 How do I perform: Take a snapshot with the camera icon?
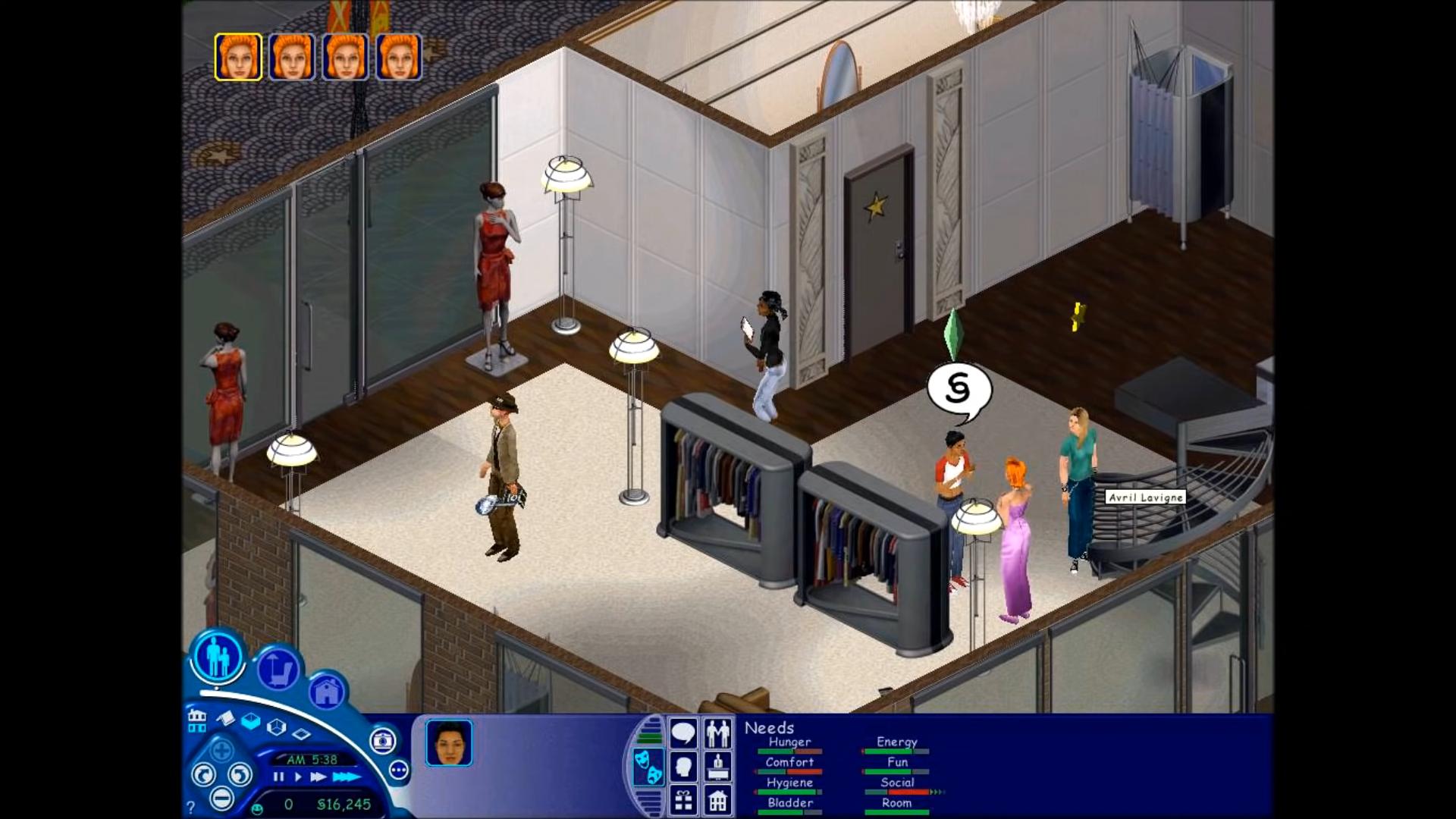(x=382, y=742)
